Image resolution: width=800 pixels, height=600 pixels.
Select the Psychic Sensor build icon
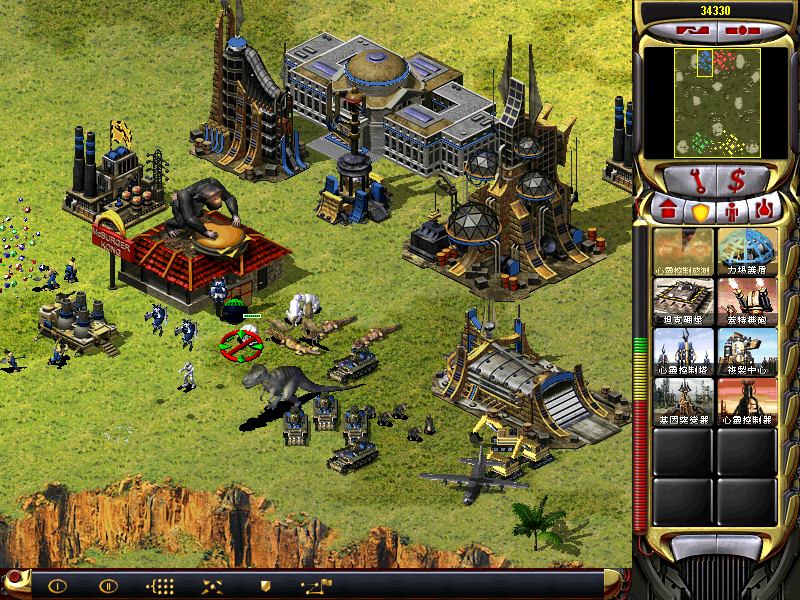click(x=683, y=249)
